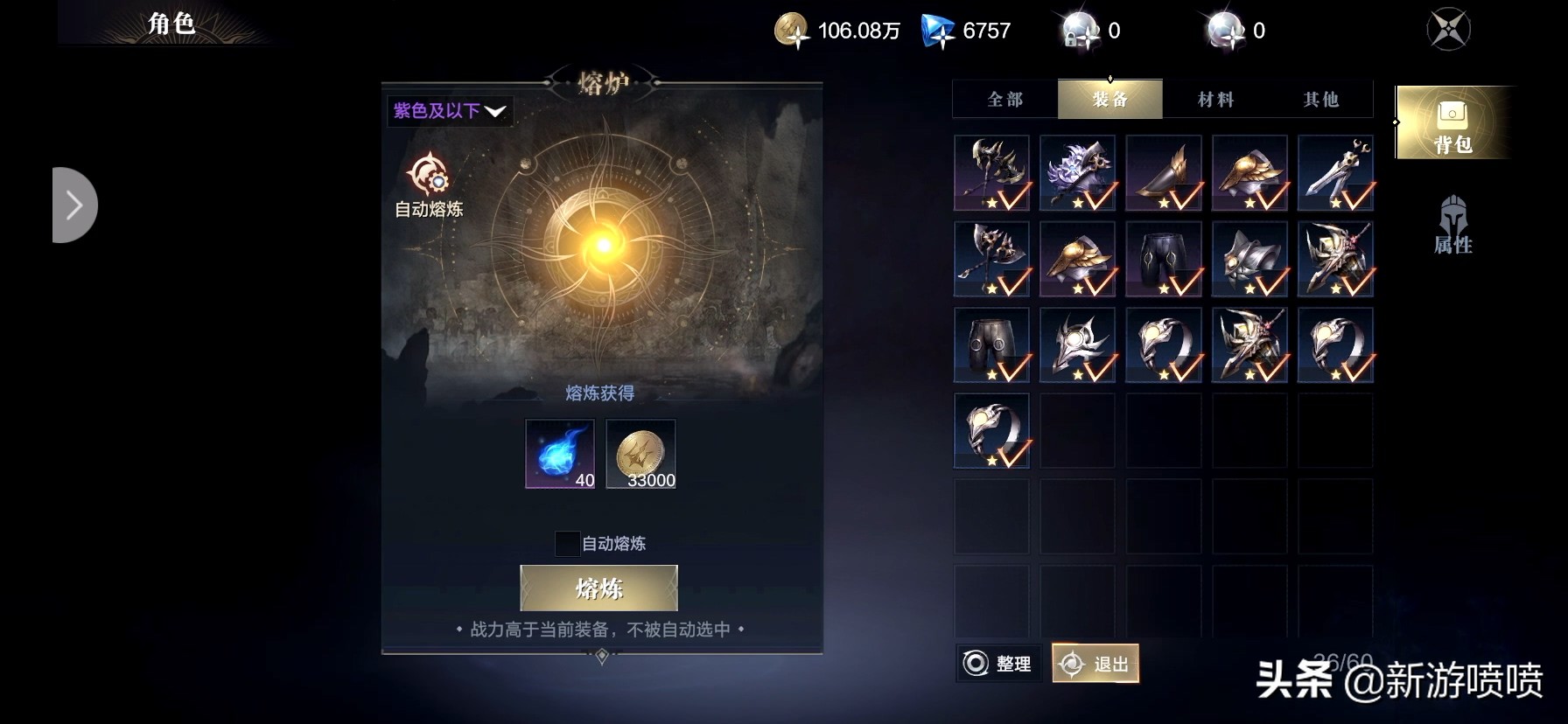The image size is (1568, 724).
Task: Click the blue diamond currency icon showing 6757
Action: tap(934, 29)
